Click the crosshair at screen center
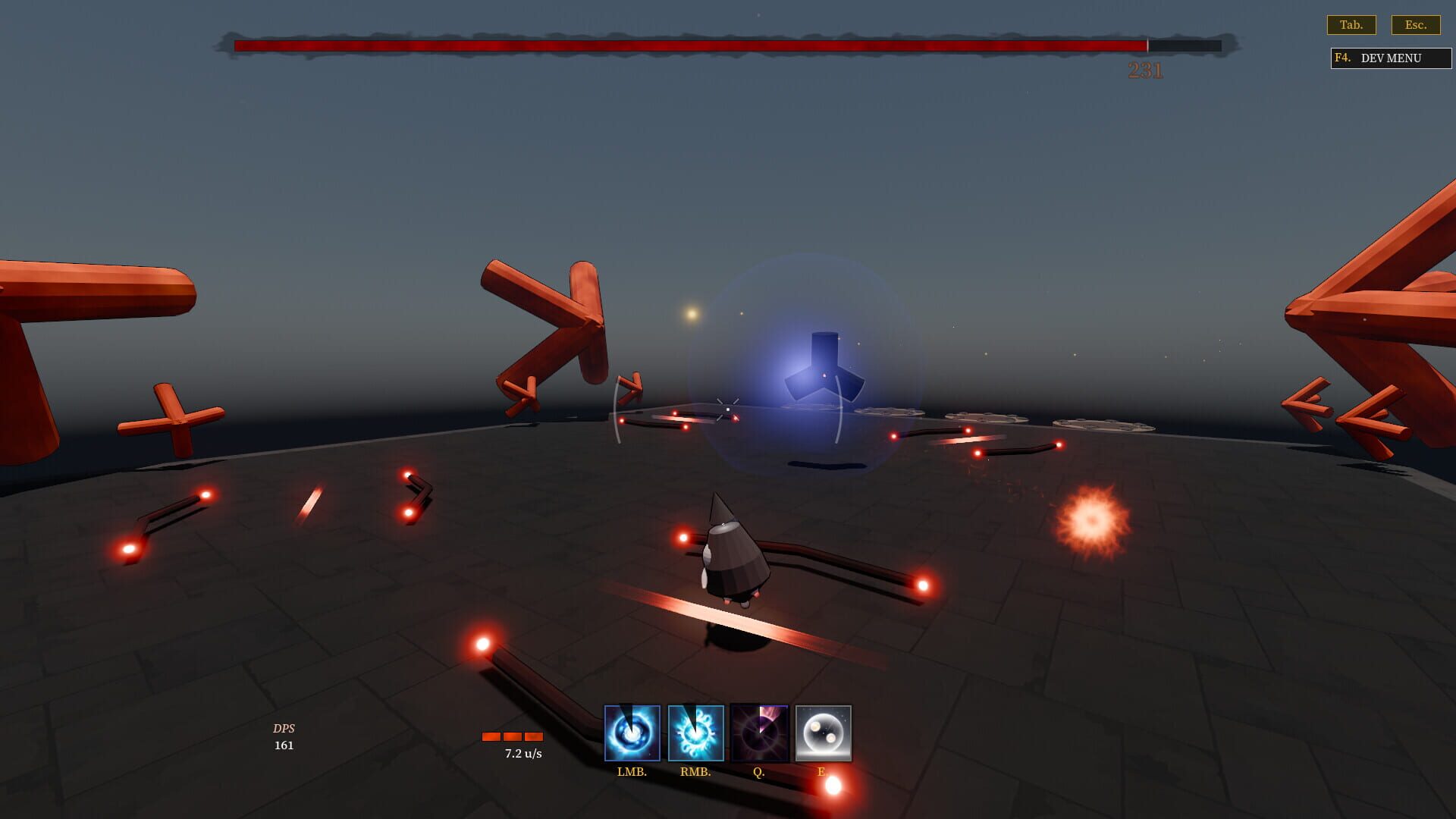Viewport: 1456px width, 819px height. click(726, 407)
